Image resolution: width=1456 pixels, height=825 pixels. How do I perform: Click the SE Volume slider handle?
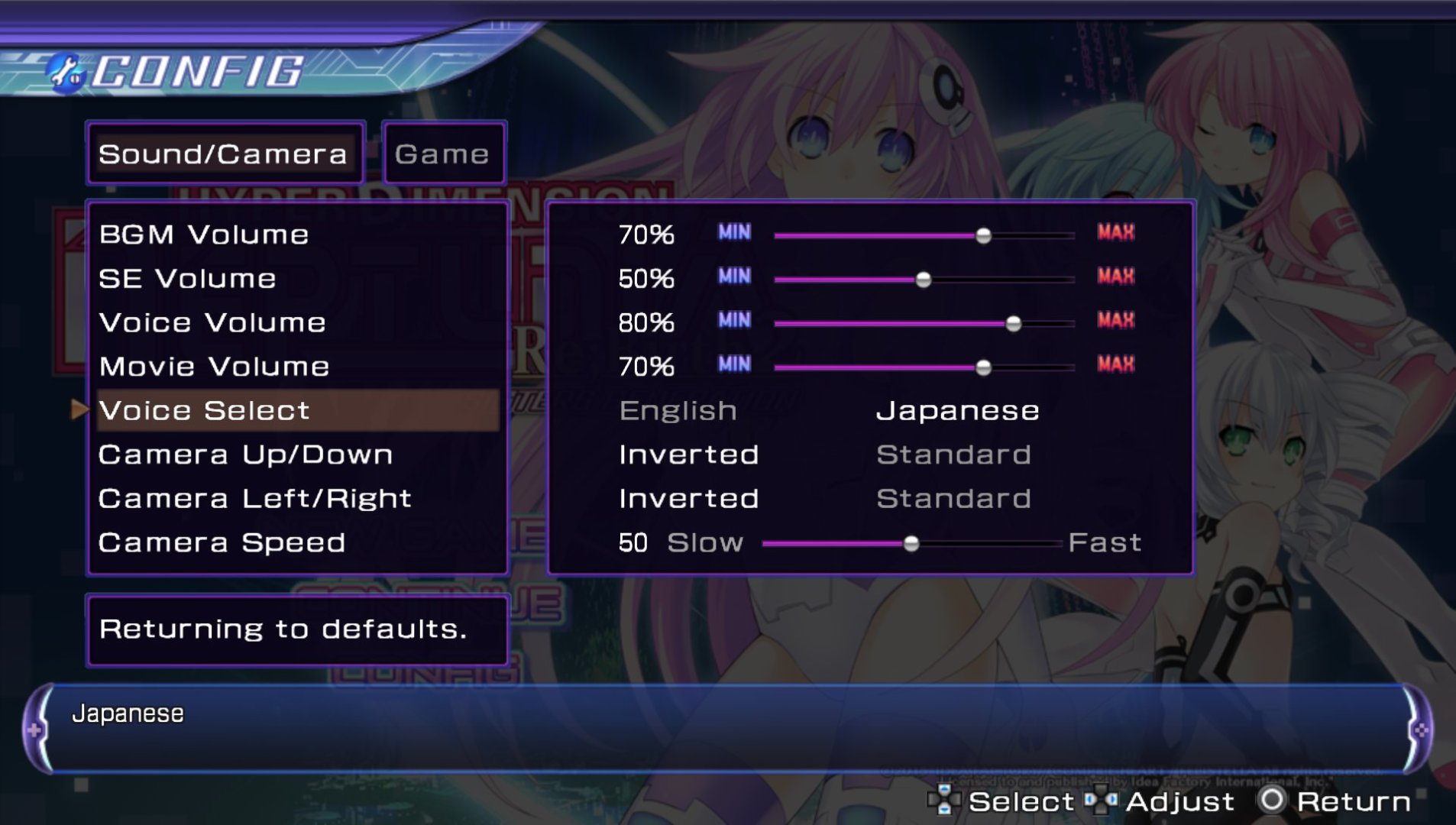click(x=924, y=280)
